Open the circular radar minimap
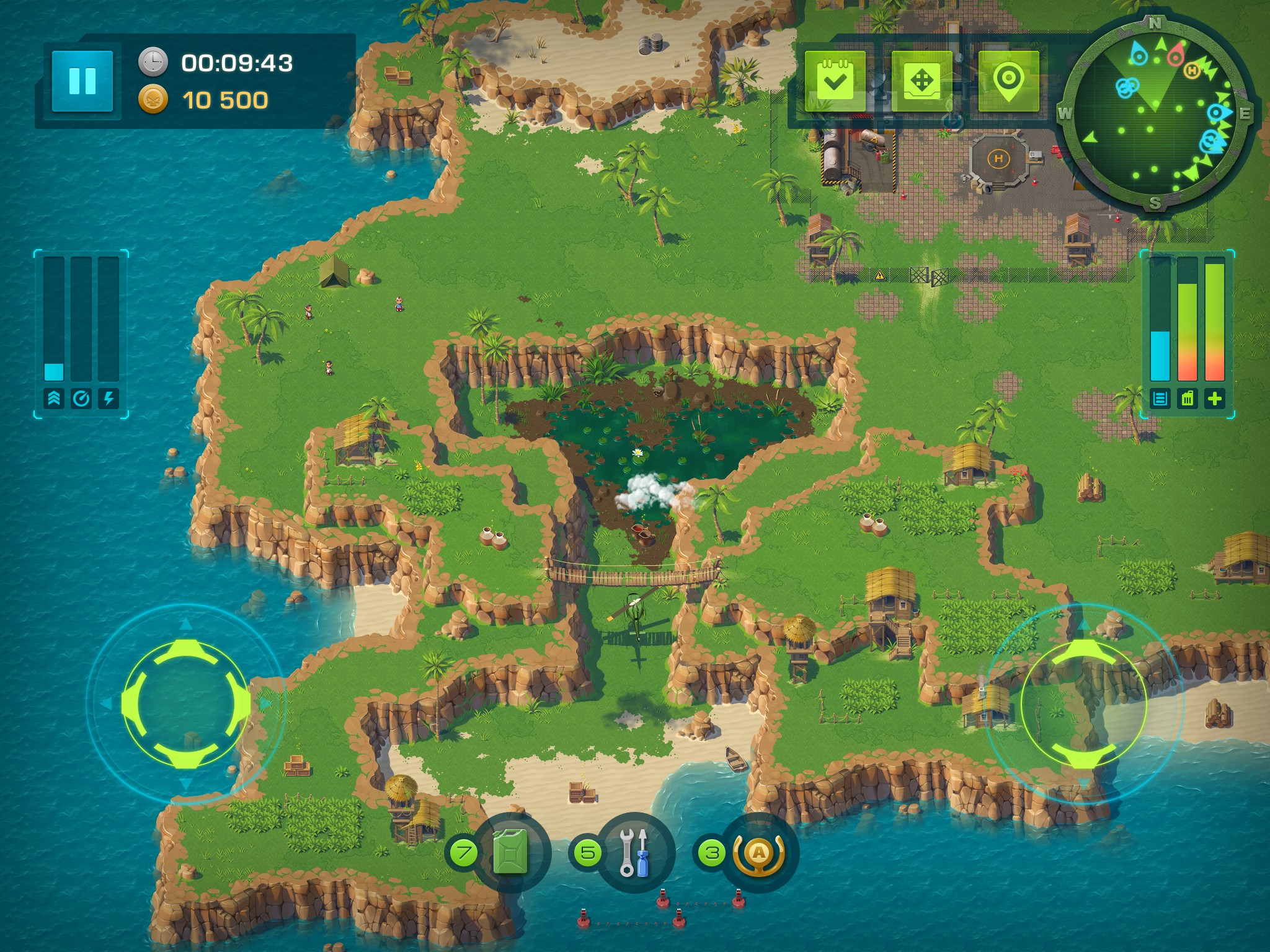 tap(1155, 114)
